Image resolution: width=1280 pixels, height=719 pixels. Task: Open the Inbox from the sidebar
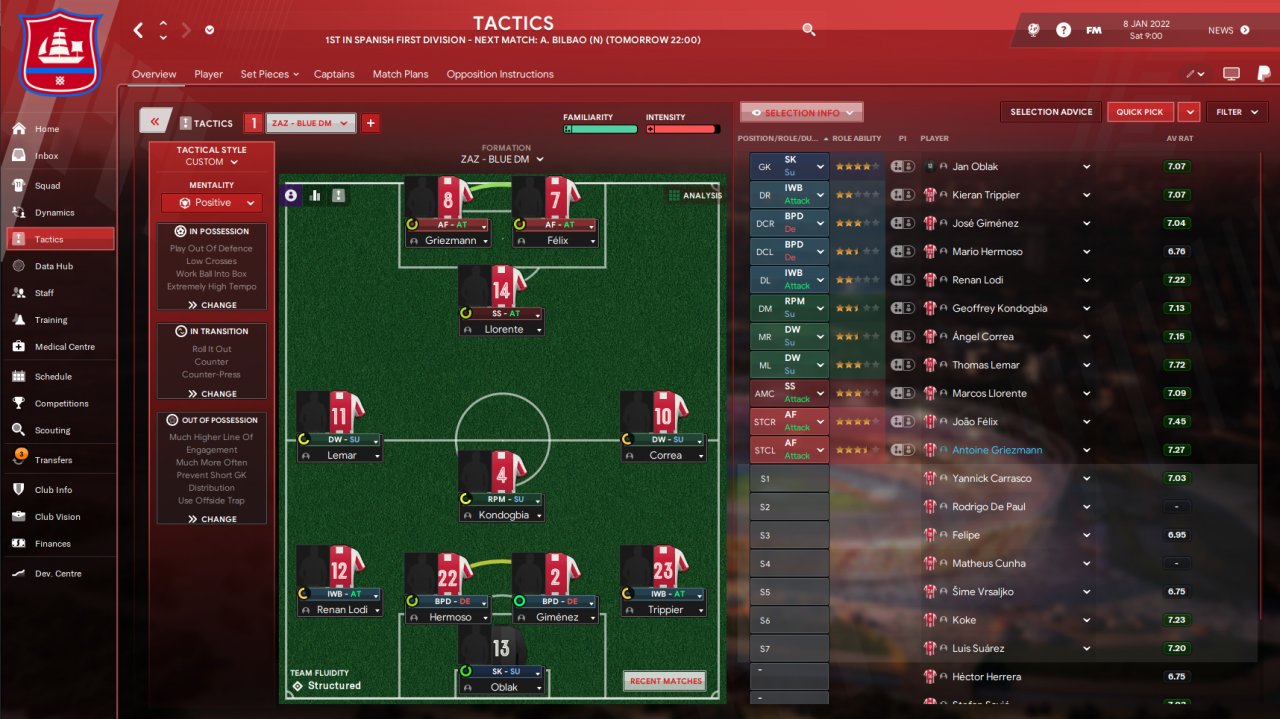tap(47, 156)
